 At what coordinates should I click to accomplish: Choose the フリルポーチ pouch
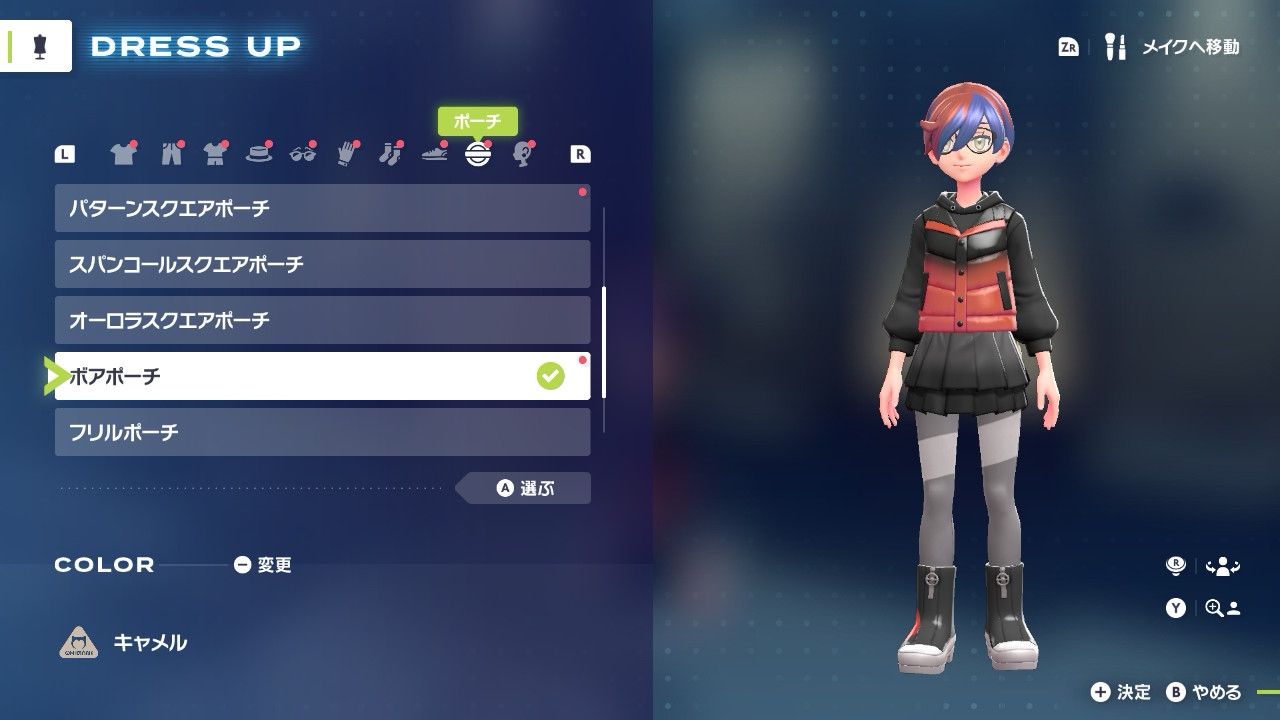322,432
